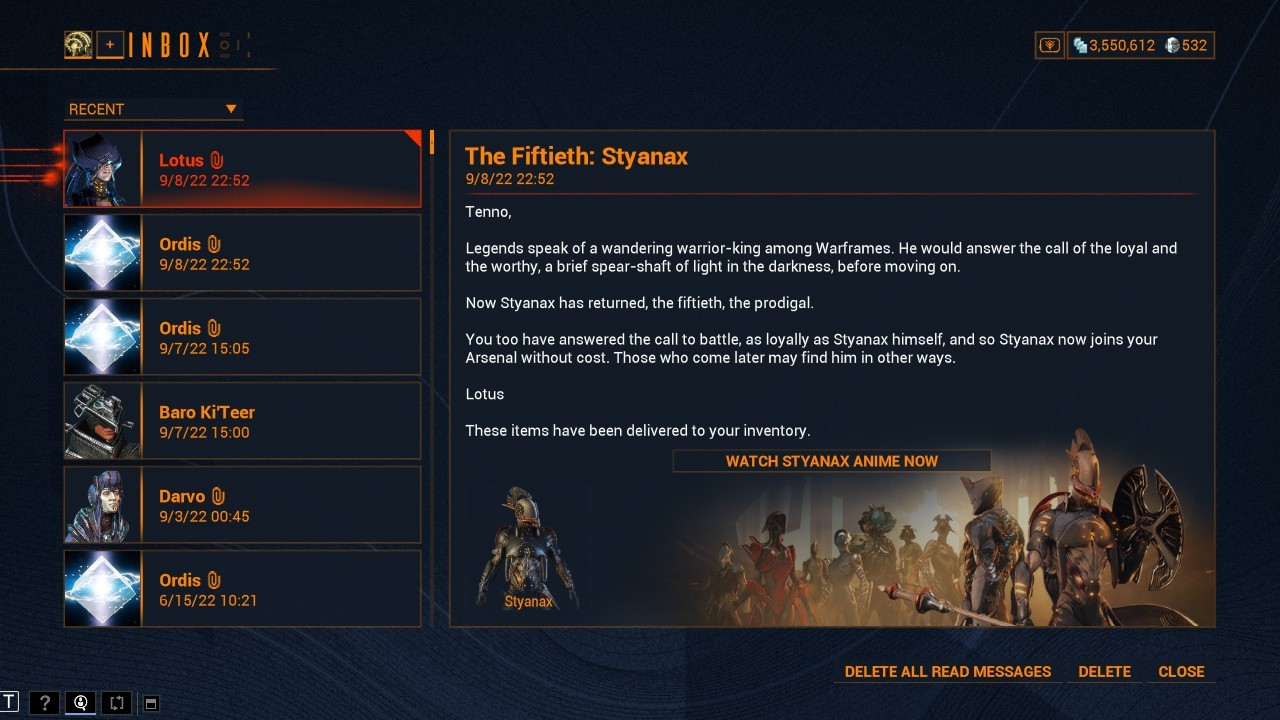
Task: Click the minimized window icon at bottom
Action: click(x=150, y=703)
